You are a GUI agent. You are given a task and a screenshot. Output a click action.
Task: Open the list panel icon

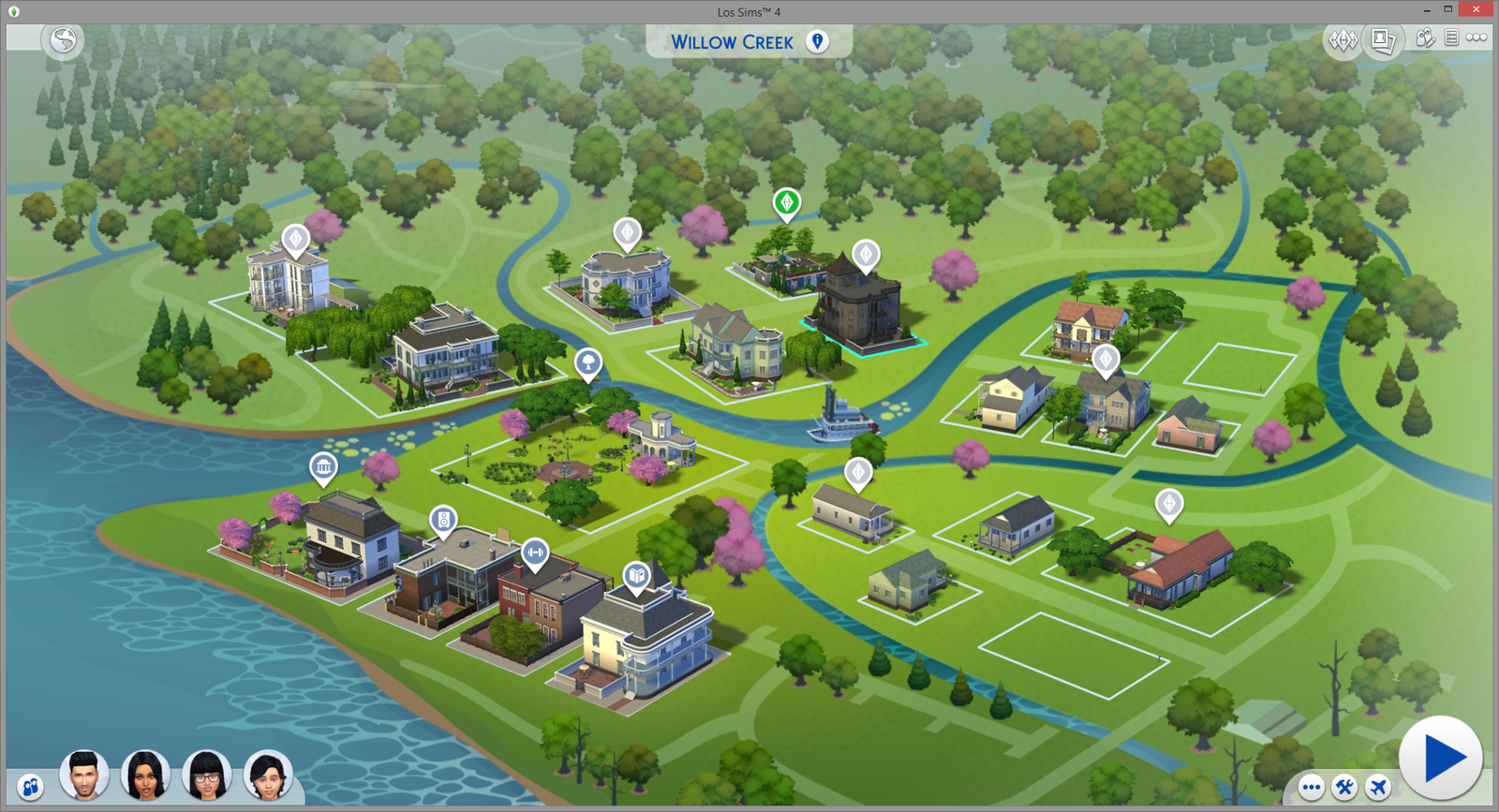pyautogui.click(x=1451, y=37)
